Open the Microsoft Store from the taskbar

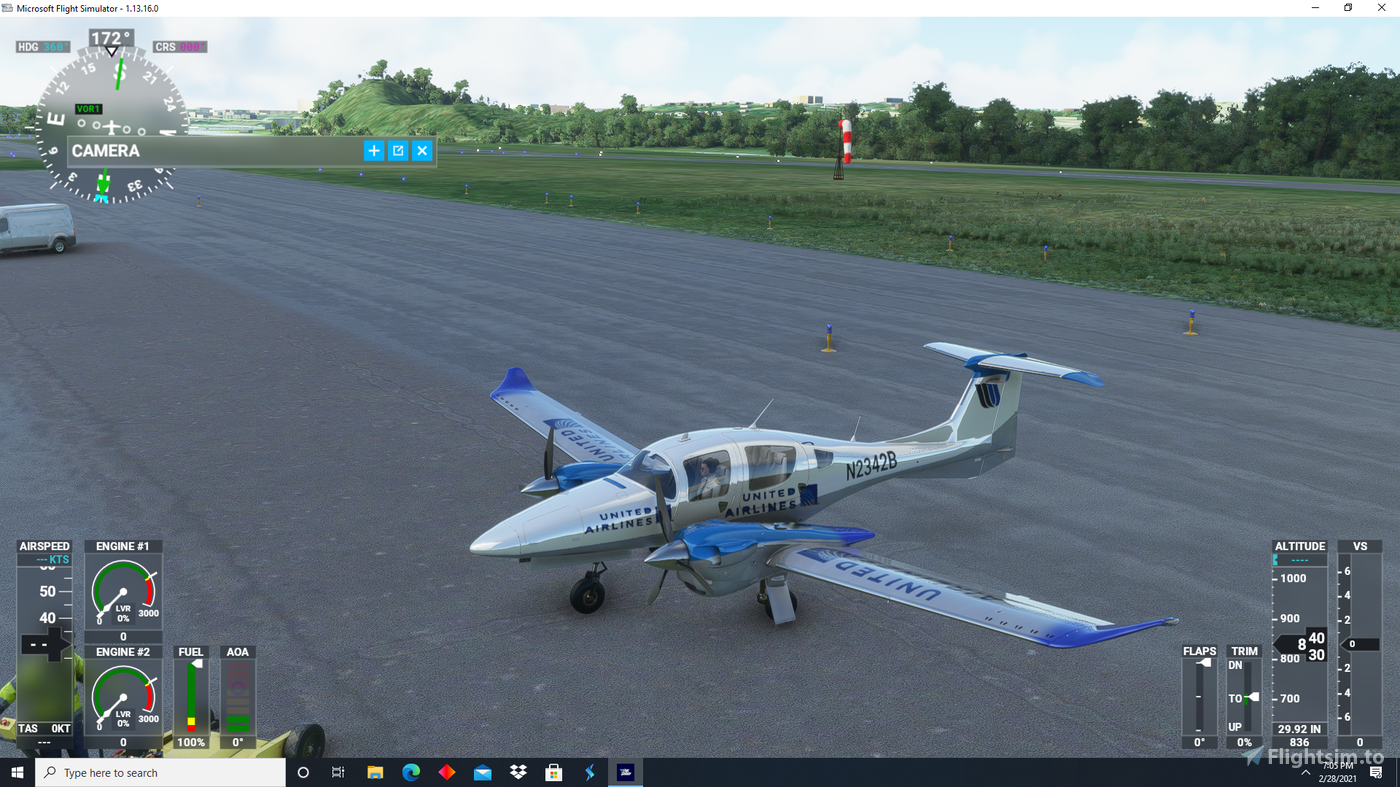click(553, 771)
